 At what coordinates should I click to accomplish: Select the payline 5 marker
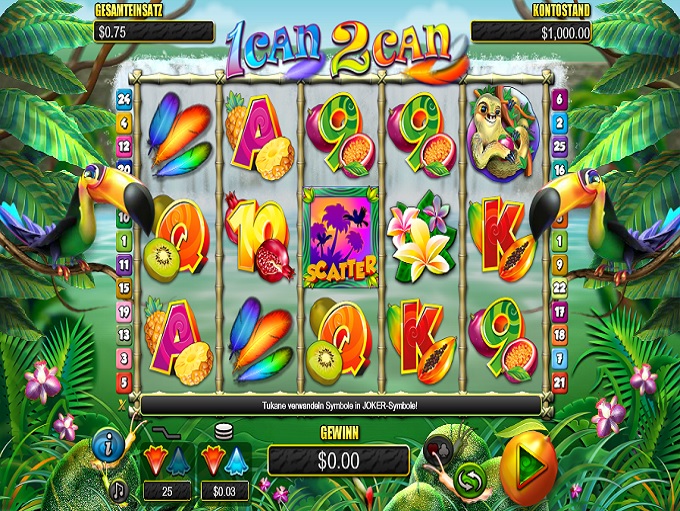pyautogui.click(x=125, y=381)
